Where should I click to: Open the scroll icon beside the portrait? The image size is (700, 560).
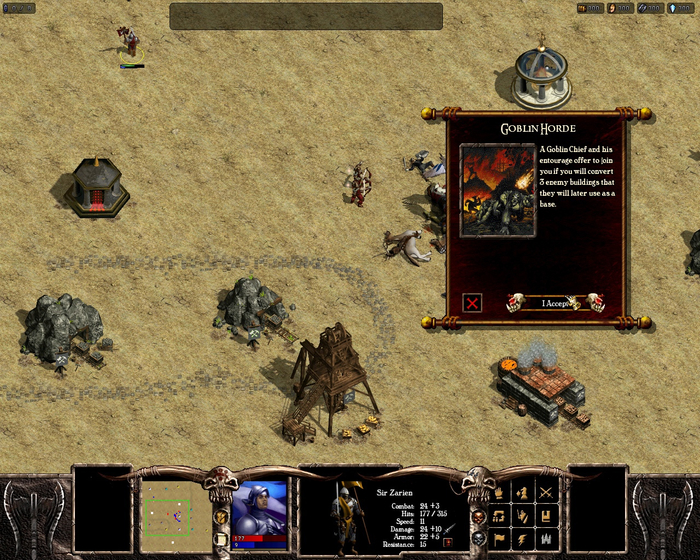(x=221, y=540)
